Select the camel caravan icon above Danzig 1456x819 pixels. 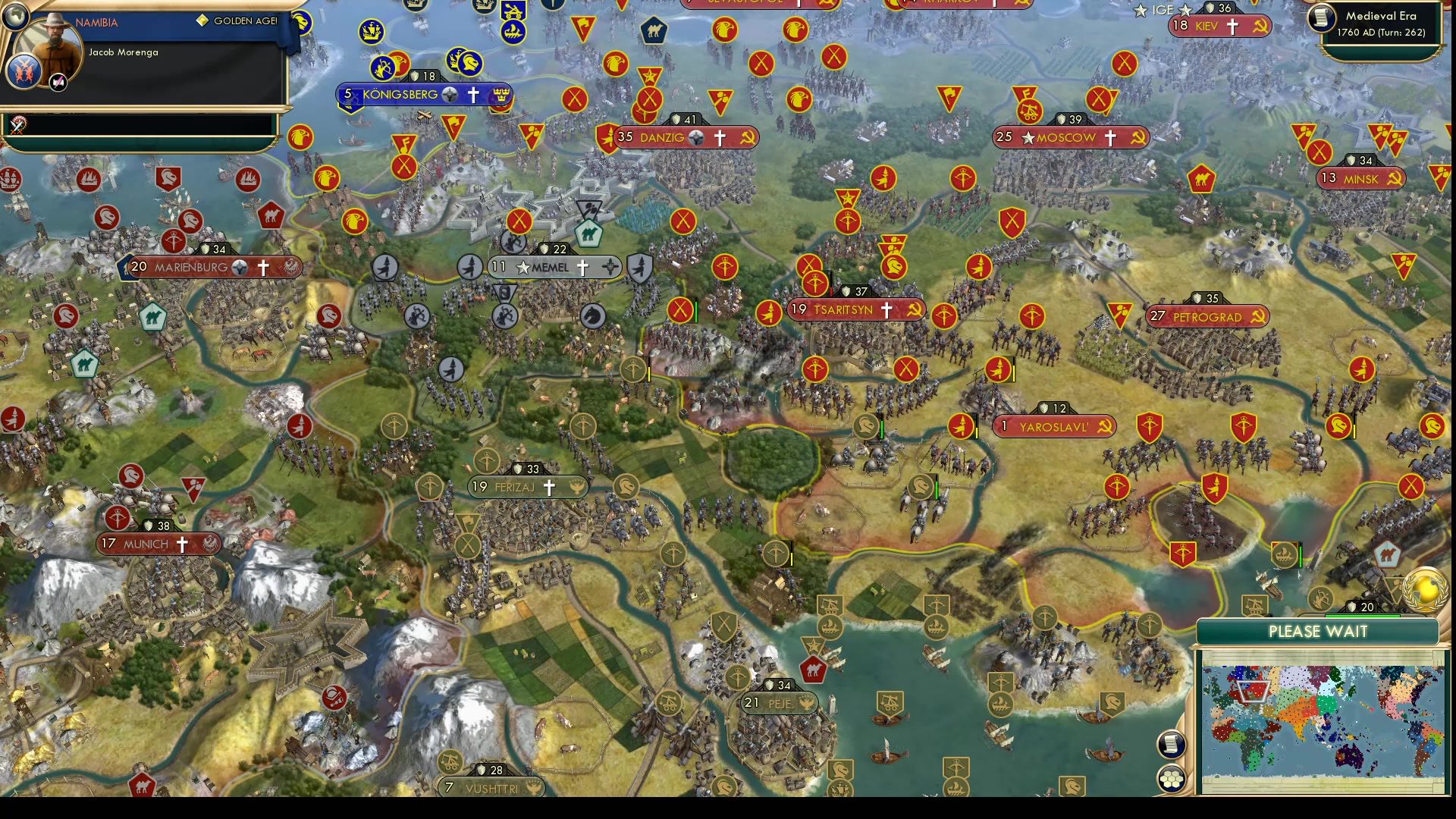tap(653, 31)
